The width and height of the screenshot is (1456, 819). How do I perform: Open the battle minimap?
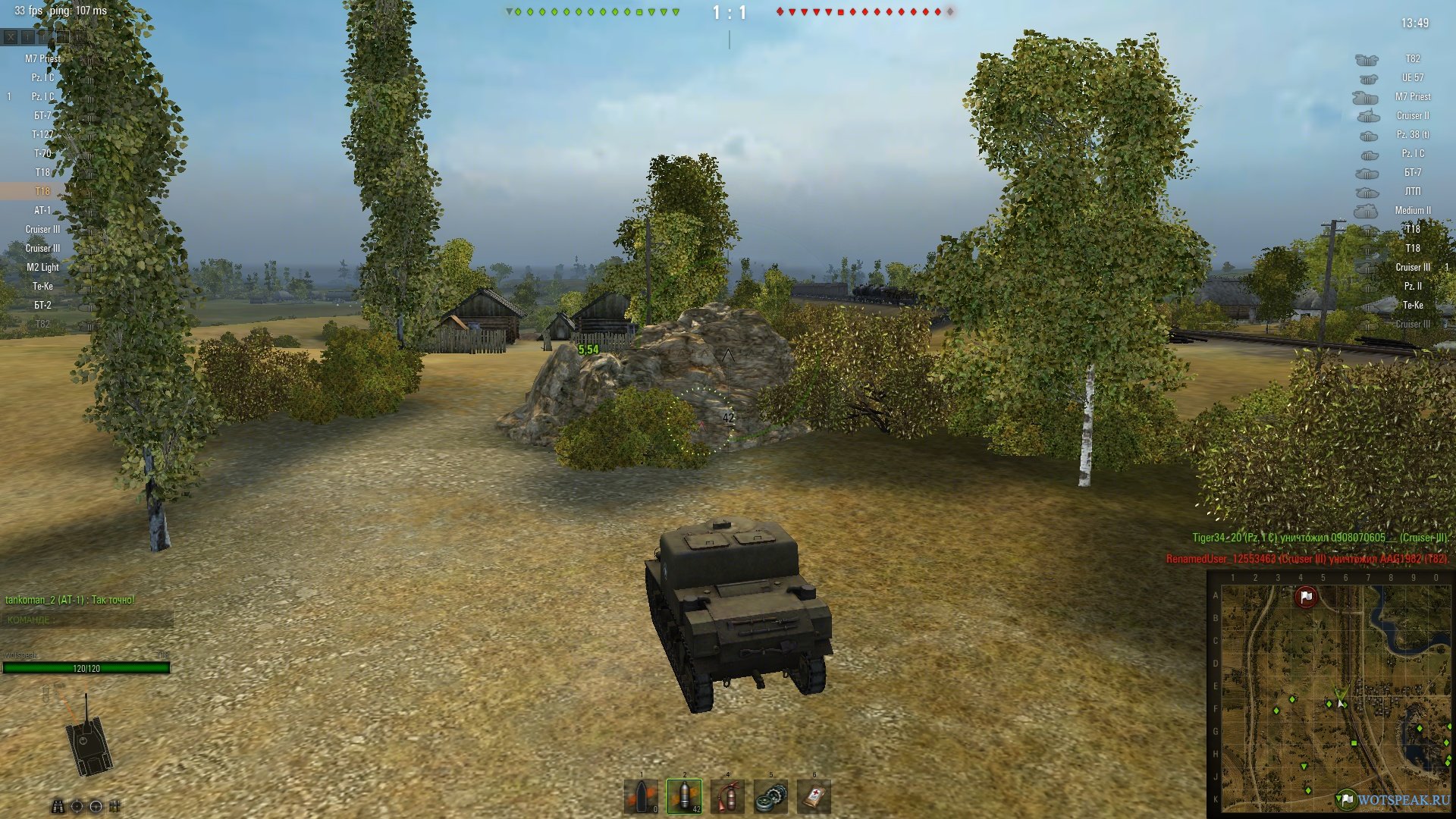pyautogui.click(x=1330, y=696)
